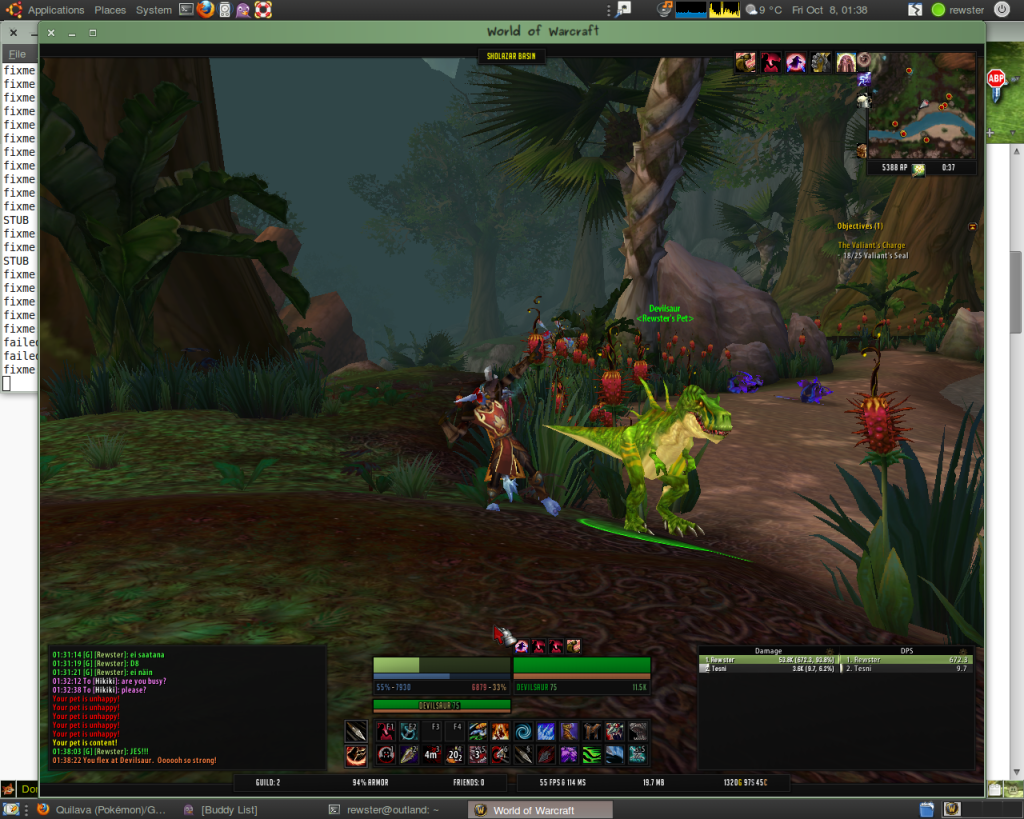This screenshot has height=819, width=1024.
Task: Activate the orange flame ability
Action: 500,731
